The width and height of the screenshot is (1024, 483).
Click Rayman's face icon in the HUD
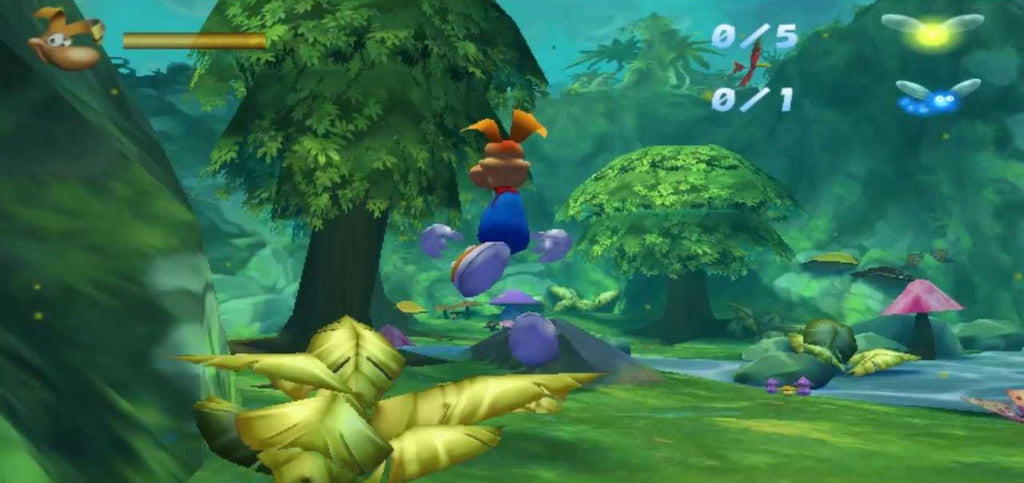click(x=66, y=40)
